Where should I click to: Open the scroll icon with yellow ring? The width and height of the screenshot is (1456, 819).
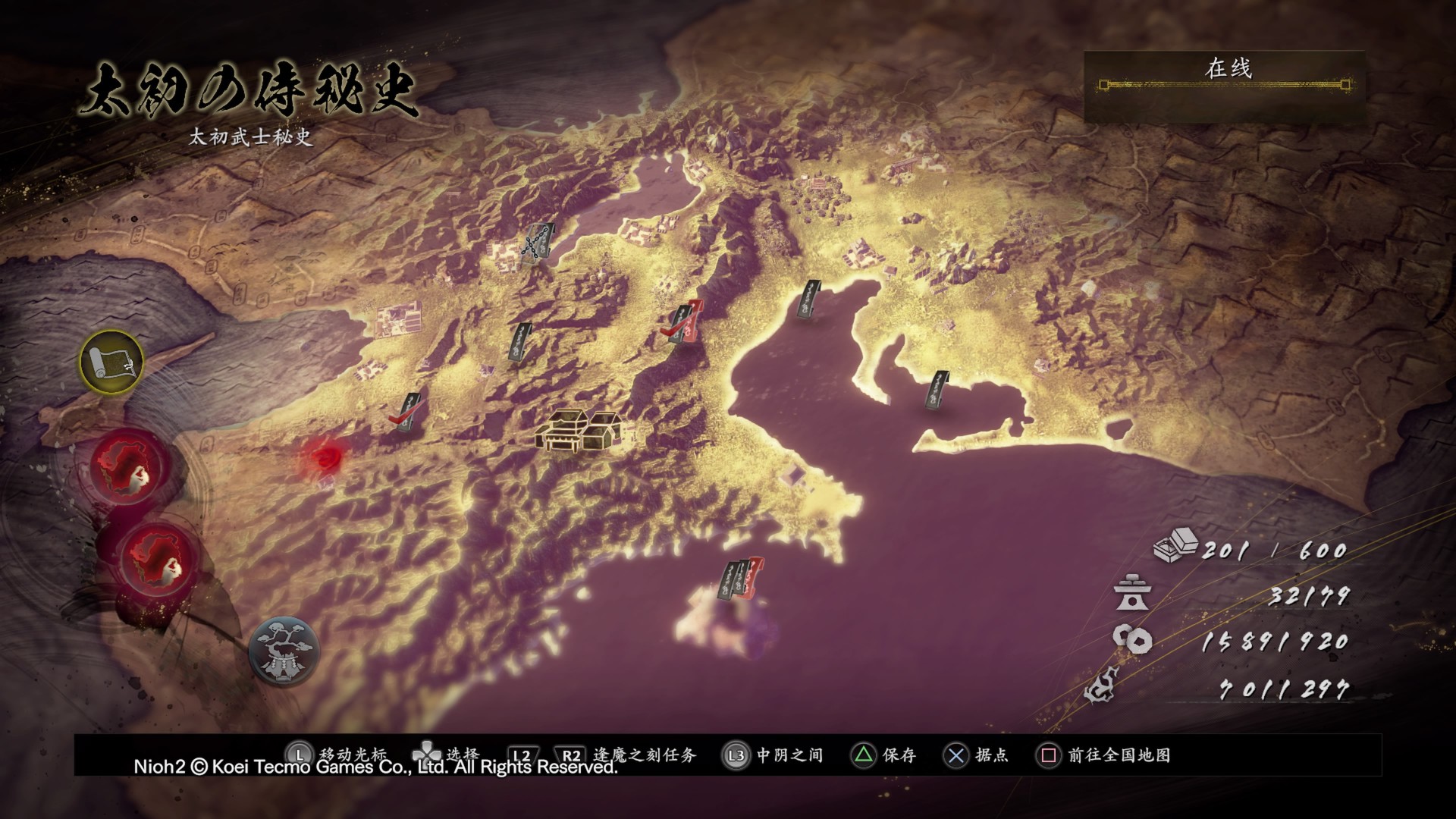[112, 362]
